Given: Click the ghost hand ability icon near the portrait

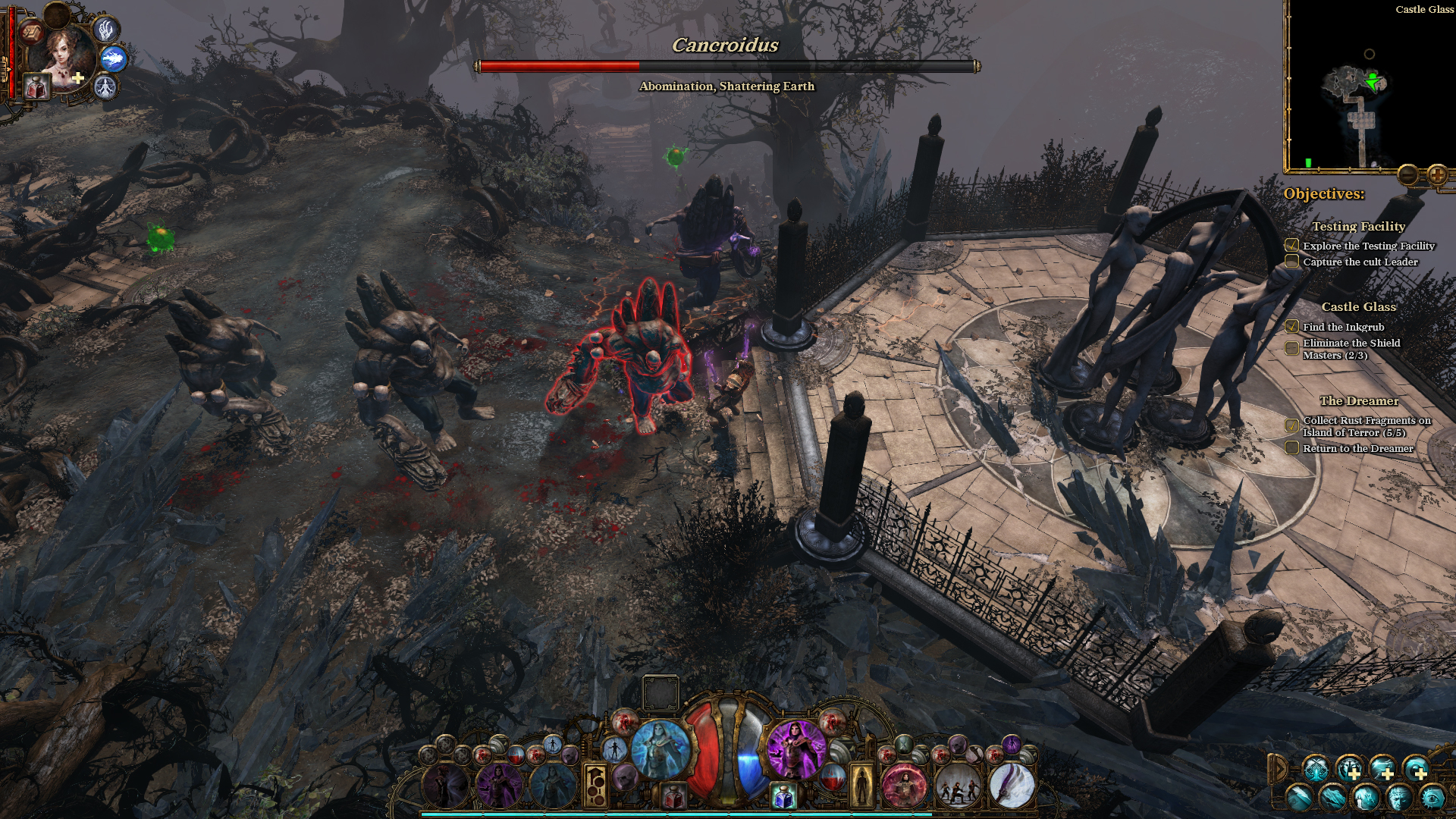Looking at the screenshot, I should point(106,33).
